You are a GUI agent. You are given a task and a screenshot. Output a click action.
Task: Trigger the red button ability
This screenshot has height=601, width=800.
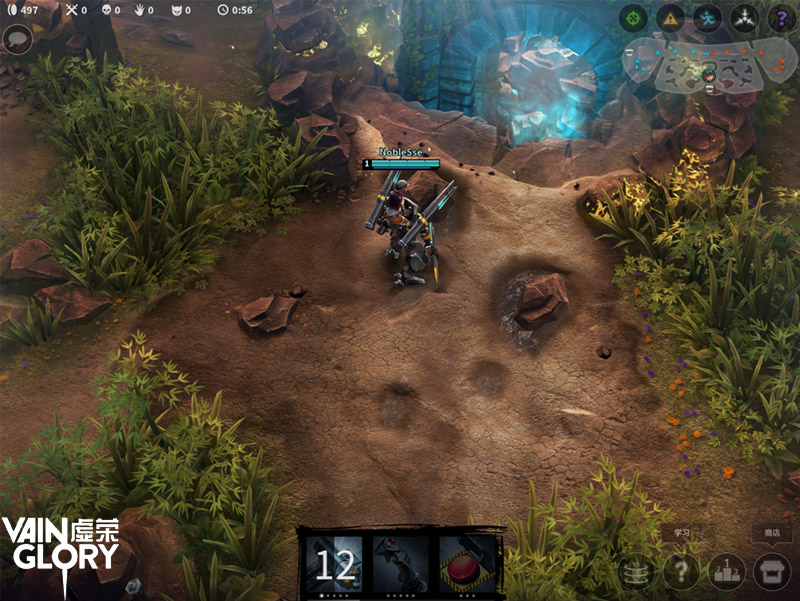(468, 565)
